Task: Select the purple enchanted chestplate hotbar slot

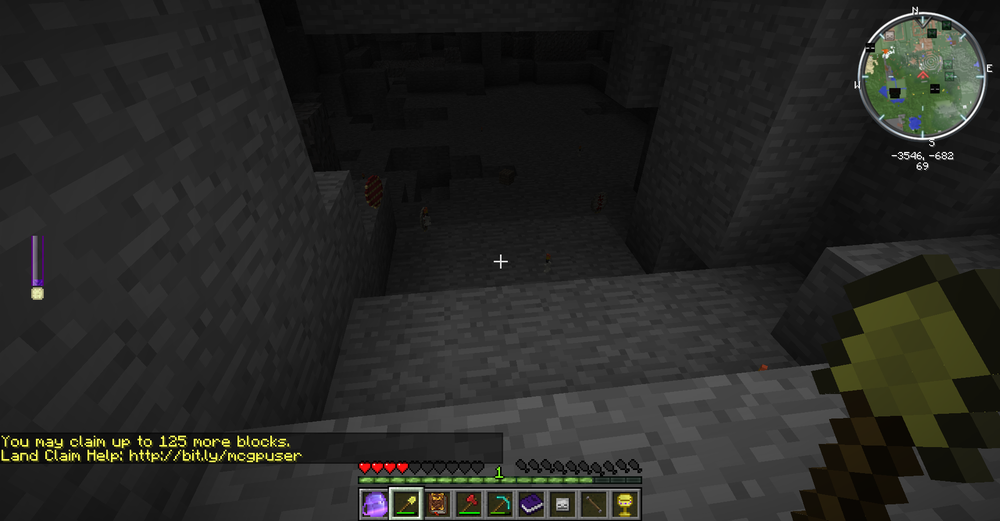Action: (x=374, y=503)
